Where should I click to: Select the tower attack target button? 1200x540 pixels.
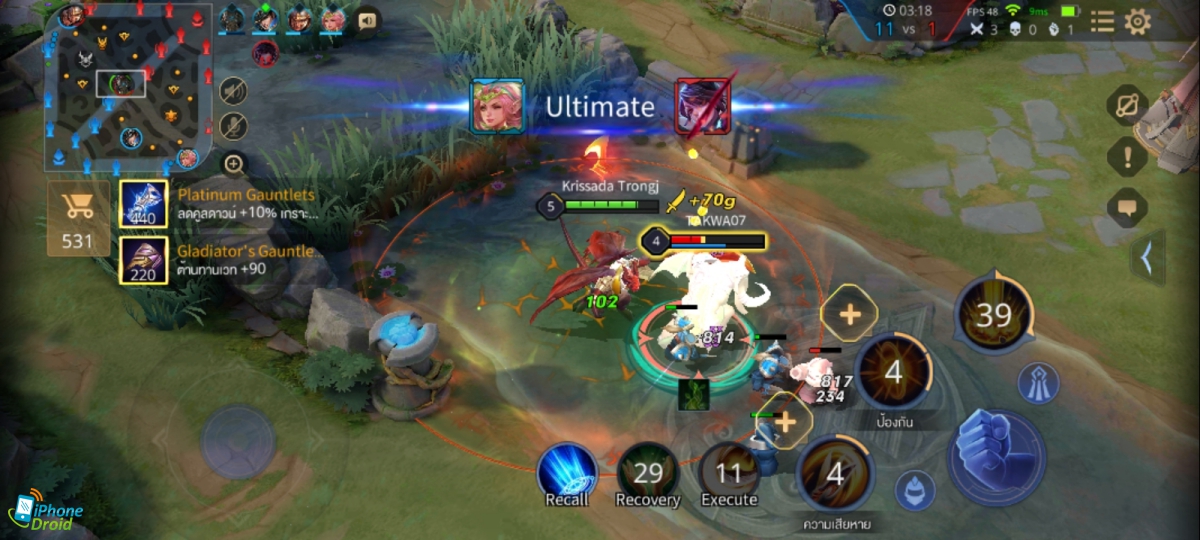tap(1038, 384)
